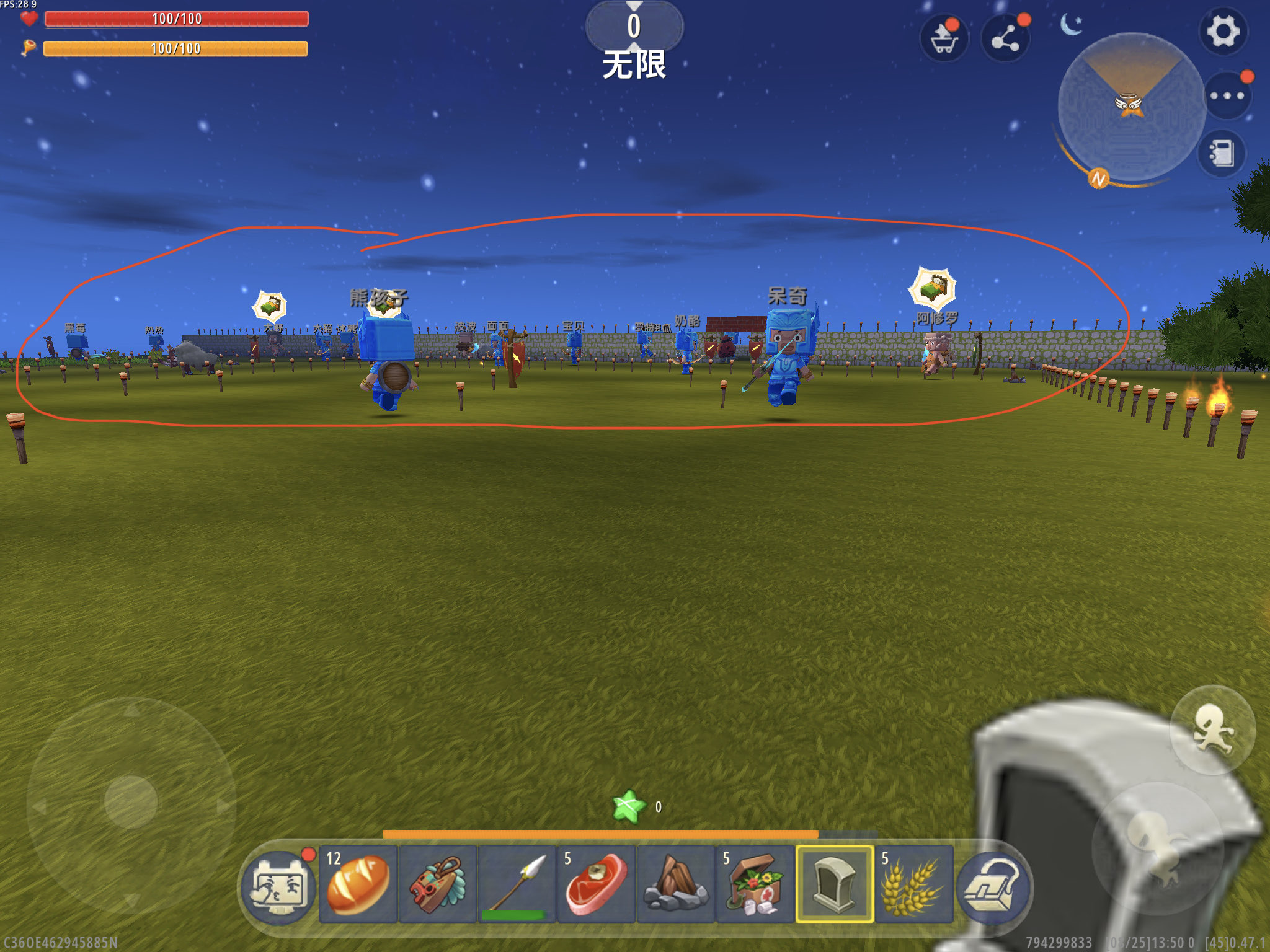The height and width of the screenshot is (952, 1270).
Task: Tap the upper running figure action button
Action: (1212, 729)
